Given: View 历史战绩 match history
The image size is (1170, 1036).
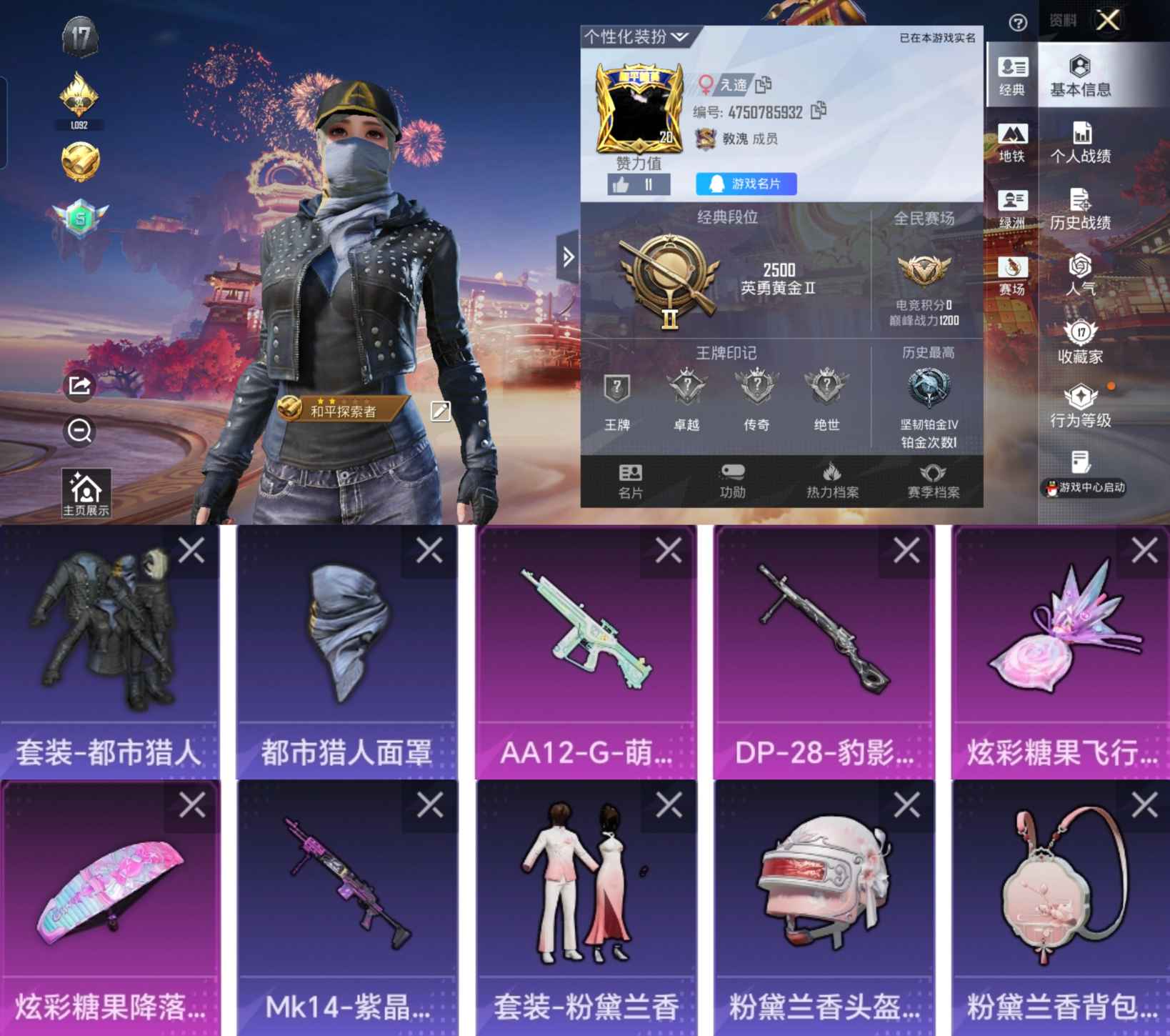Looking at the screenshot, I should (1081, 211).
